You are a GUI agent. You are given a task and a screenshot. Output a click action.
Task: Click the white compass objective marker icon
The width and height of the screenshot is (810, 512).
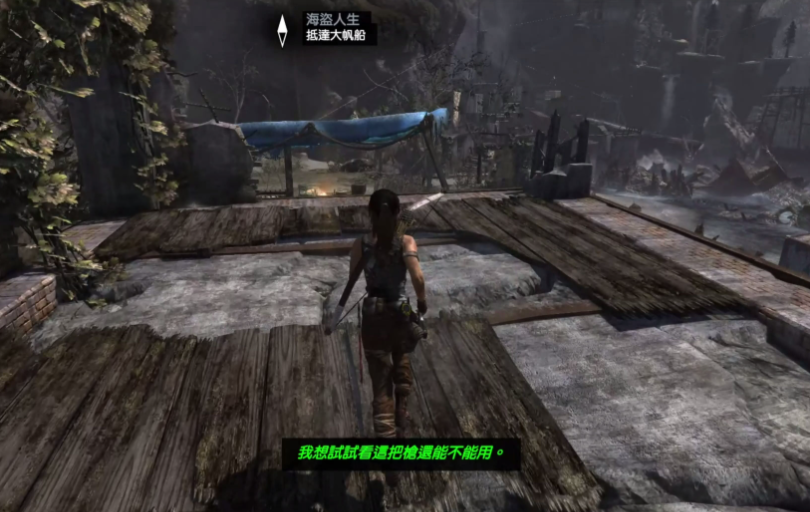click(x=283, y=30)
